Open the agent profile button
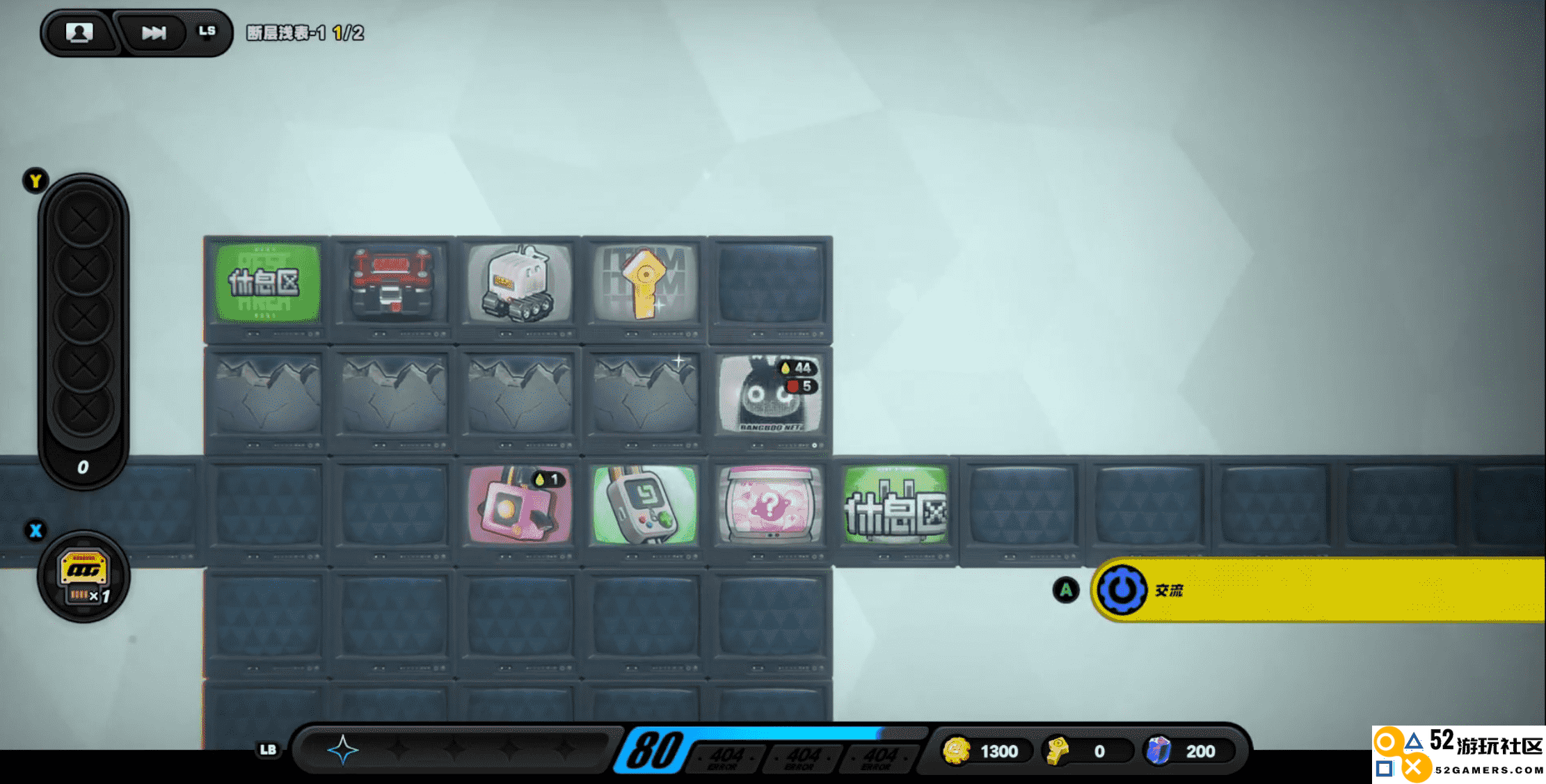The width and height of the screenshot is (1546, 784). tap(79, 33)
